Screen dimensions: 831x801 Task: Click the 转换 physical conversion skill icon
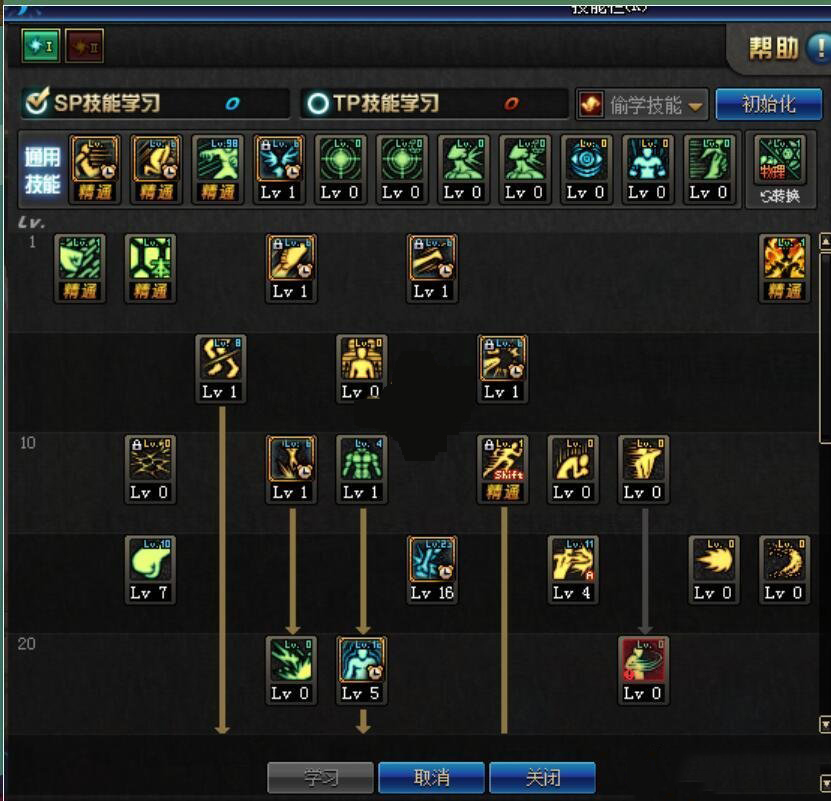pyautogui.click(x=780, y=165)
